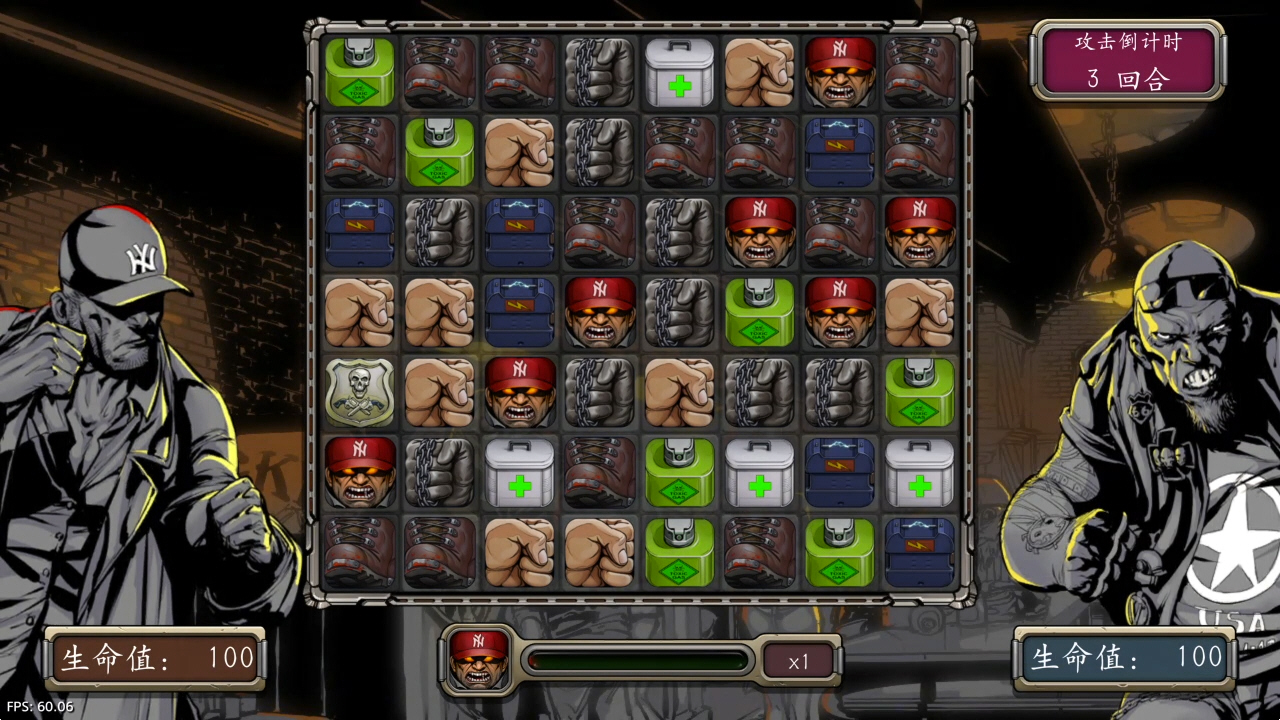Screen dimensions: 1280x720
Task: Select a green toxic barrel tile
Action: (759, 313)
